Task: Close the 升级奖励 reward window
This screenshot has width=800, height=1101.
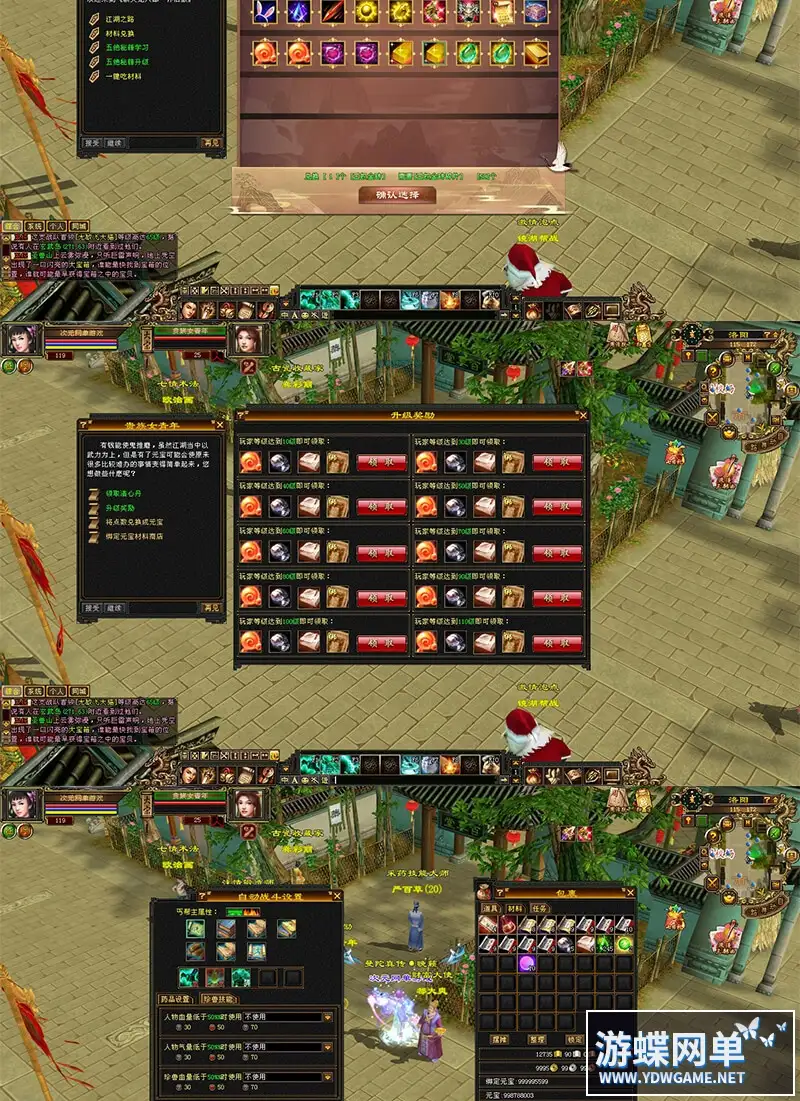Action: (x=583, y=414)
